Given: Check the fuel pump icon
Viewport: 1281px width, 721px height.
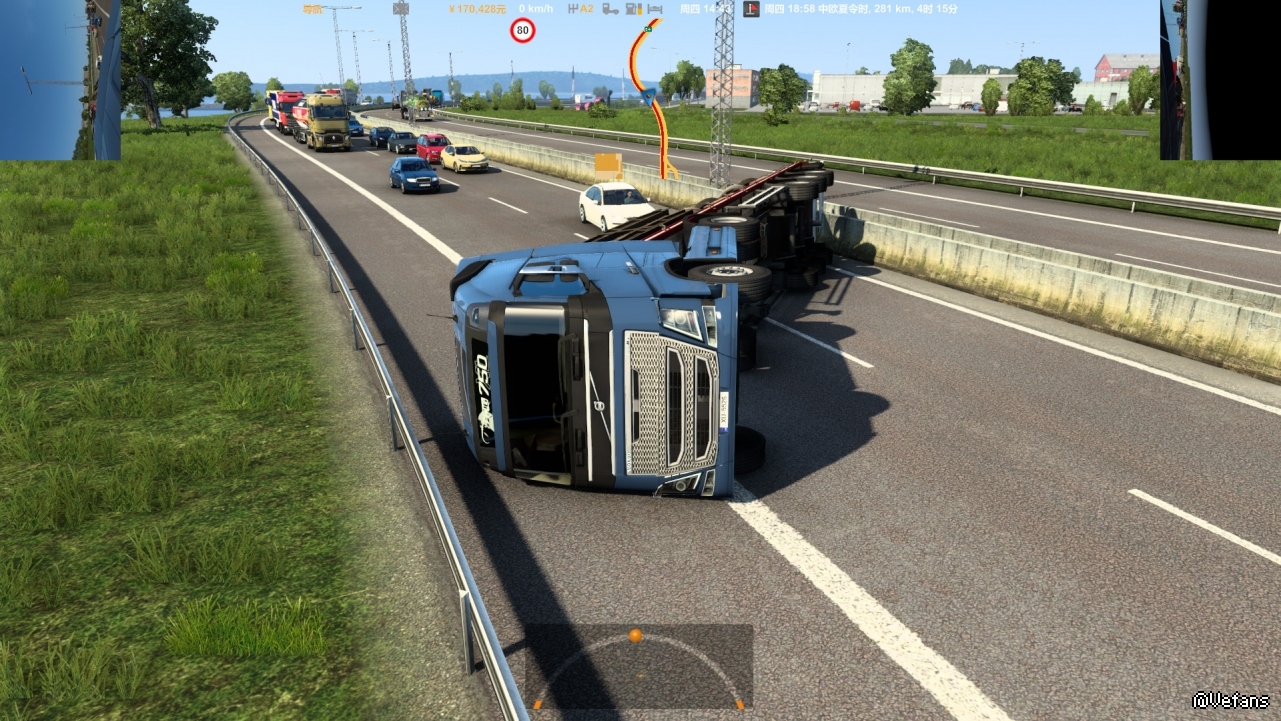Looking at the screenshot, I should [633, 9].
